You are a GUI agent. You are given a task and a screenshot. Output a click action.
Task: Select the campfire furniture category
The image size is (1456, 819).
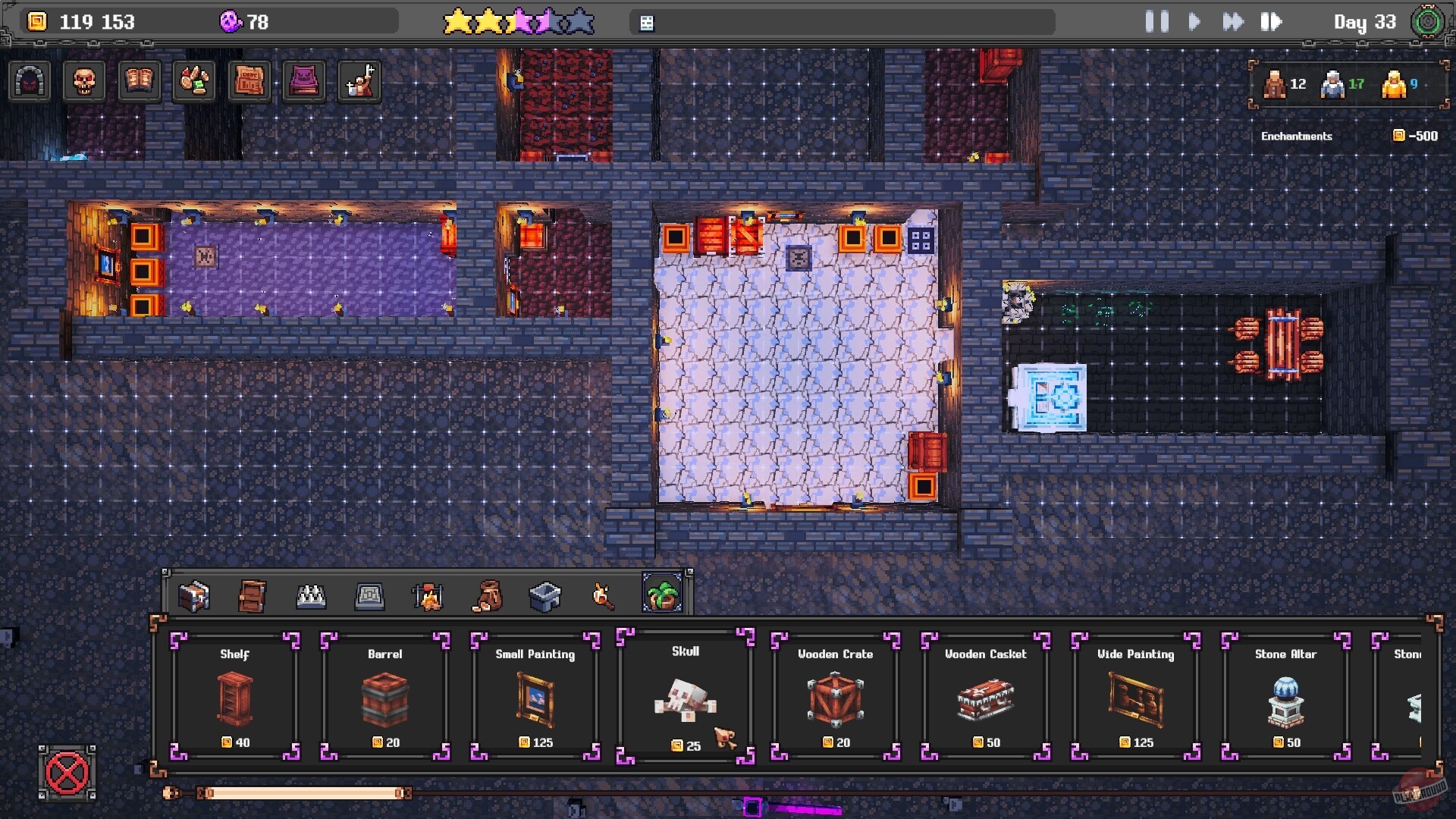[428, 596]
